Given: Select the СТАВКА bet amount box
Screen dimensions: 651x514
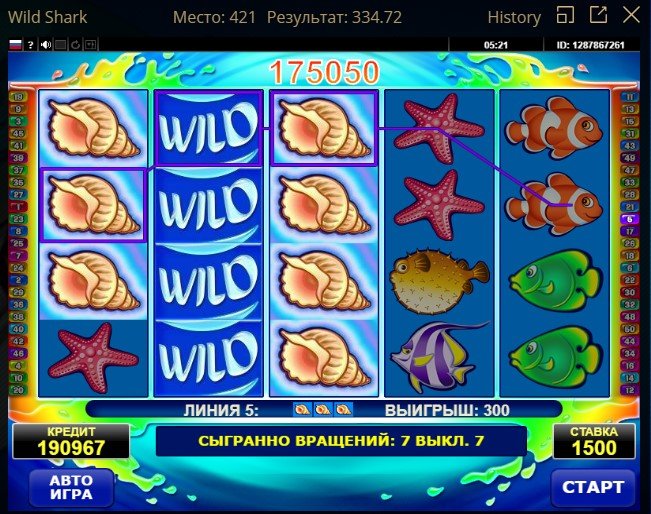Looking at the screenshot, I should [594, 441].
